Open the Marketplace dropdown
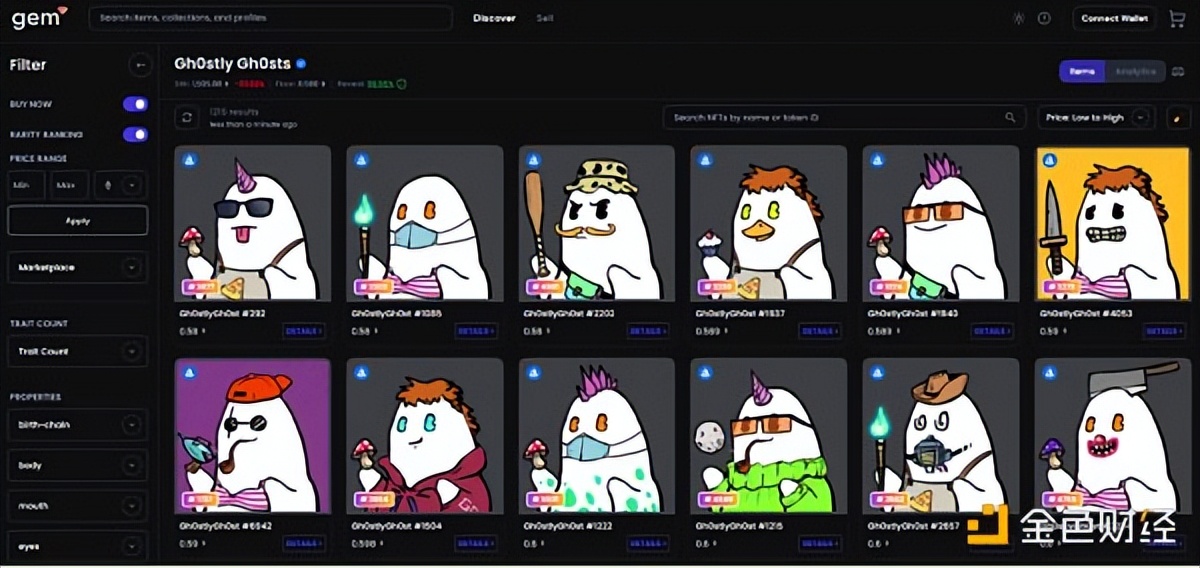This screenshot has width=1200, height=568. pos(77,268)
